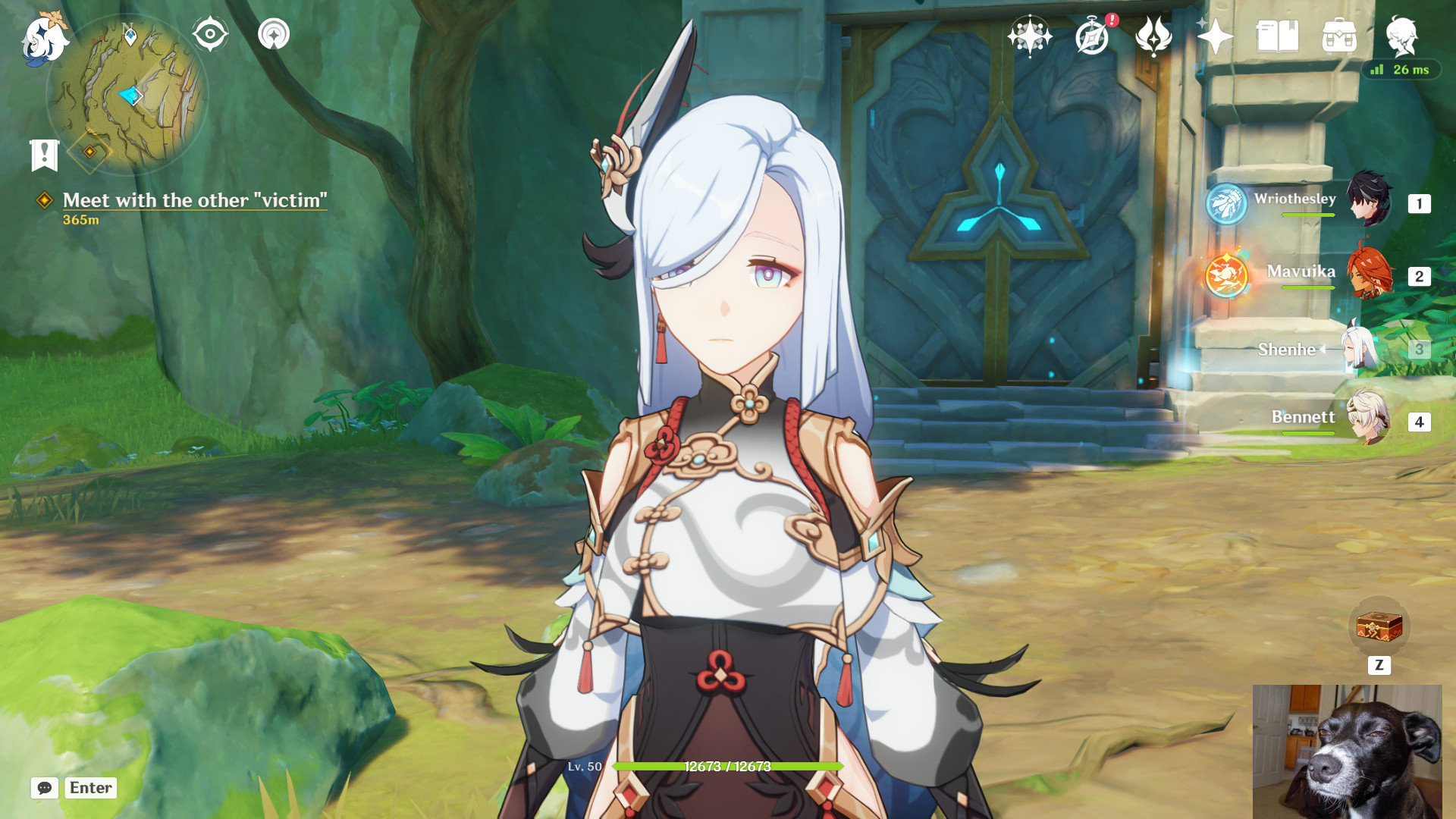Open the Archive book icon
The width and height of the screenshot is (1456, 819).
click(x=1276, y=34)
